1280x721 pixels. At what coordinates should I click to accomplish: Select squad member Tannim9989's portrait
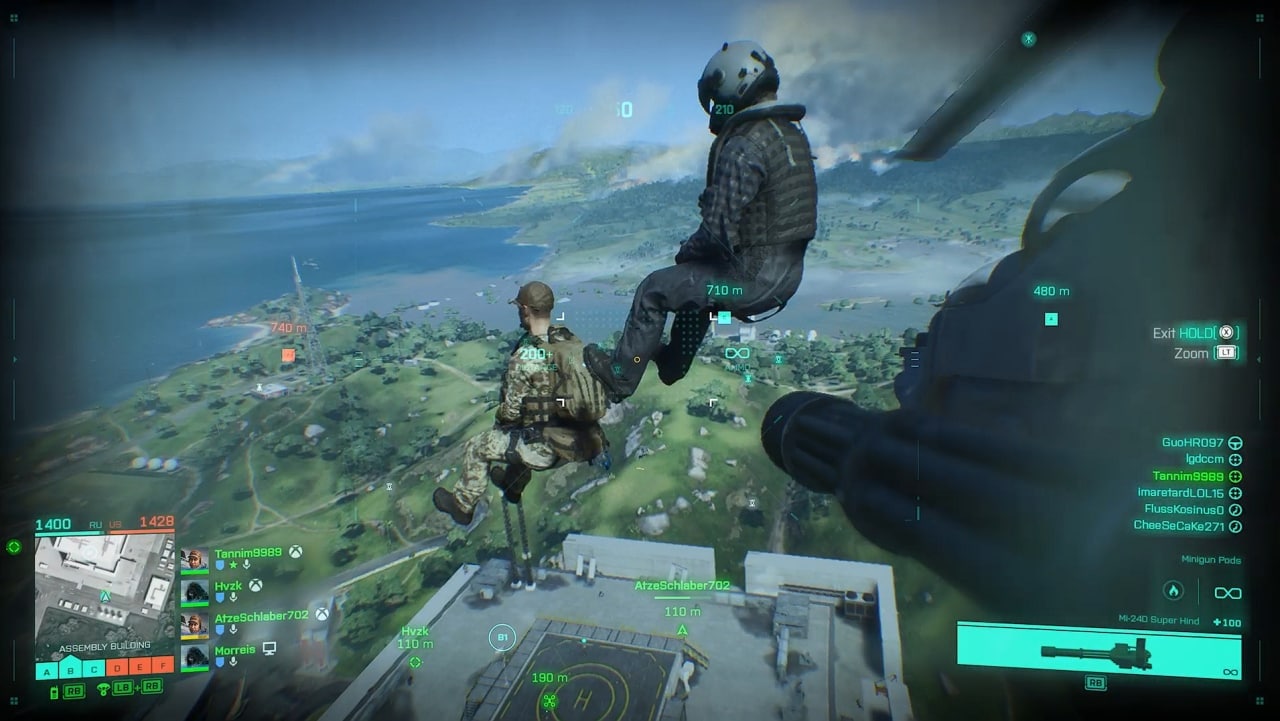click(195, 558)
